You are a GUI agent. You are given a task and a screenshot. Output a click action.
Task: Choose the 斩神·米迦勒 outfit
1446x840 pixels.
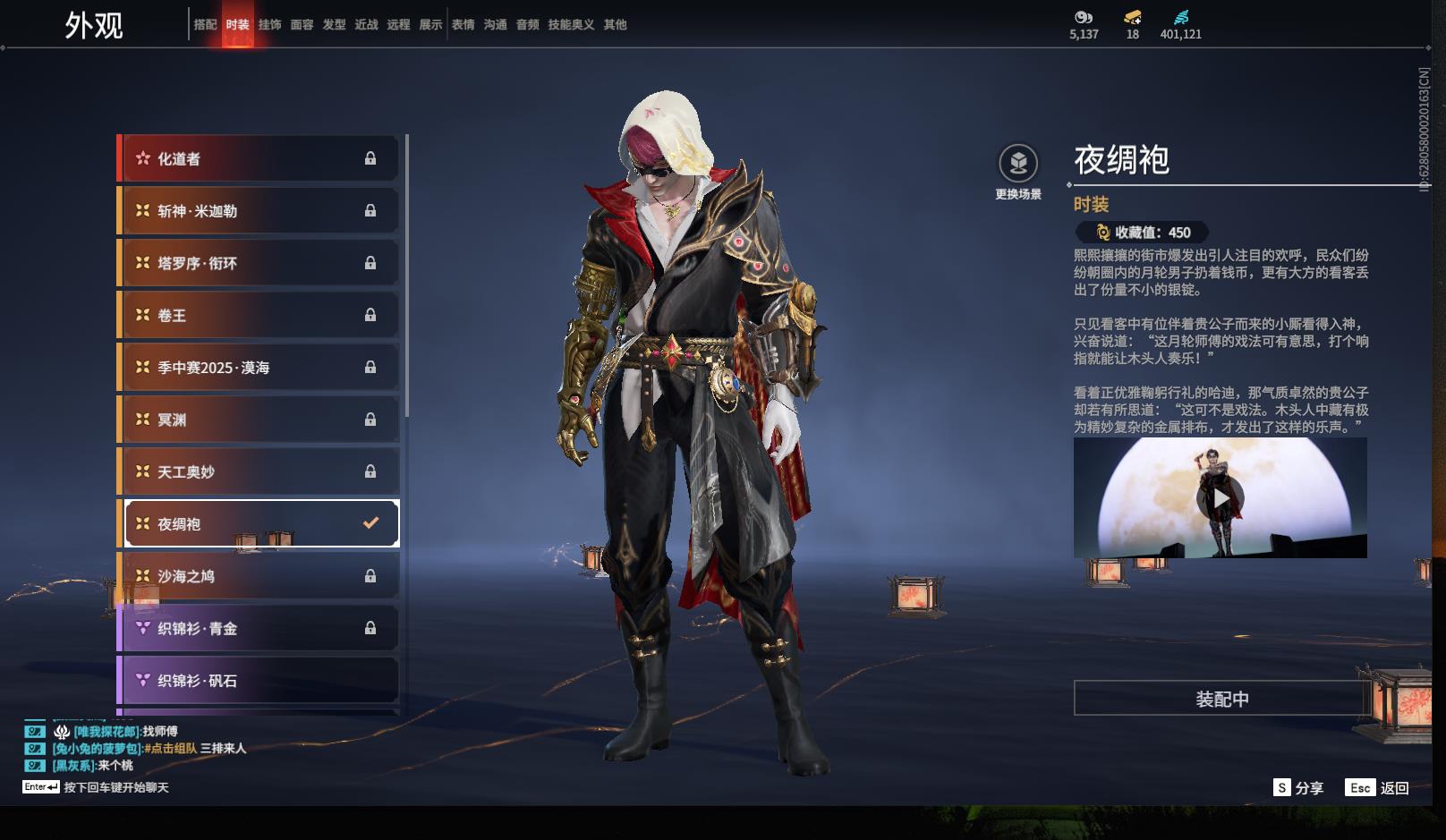coord(259,211)
